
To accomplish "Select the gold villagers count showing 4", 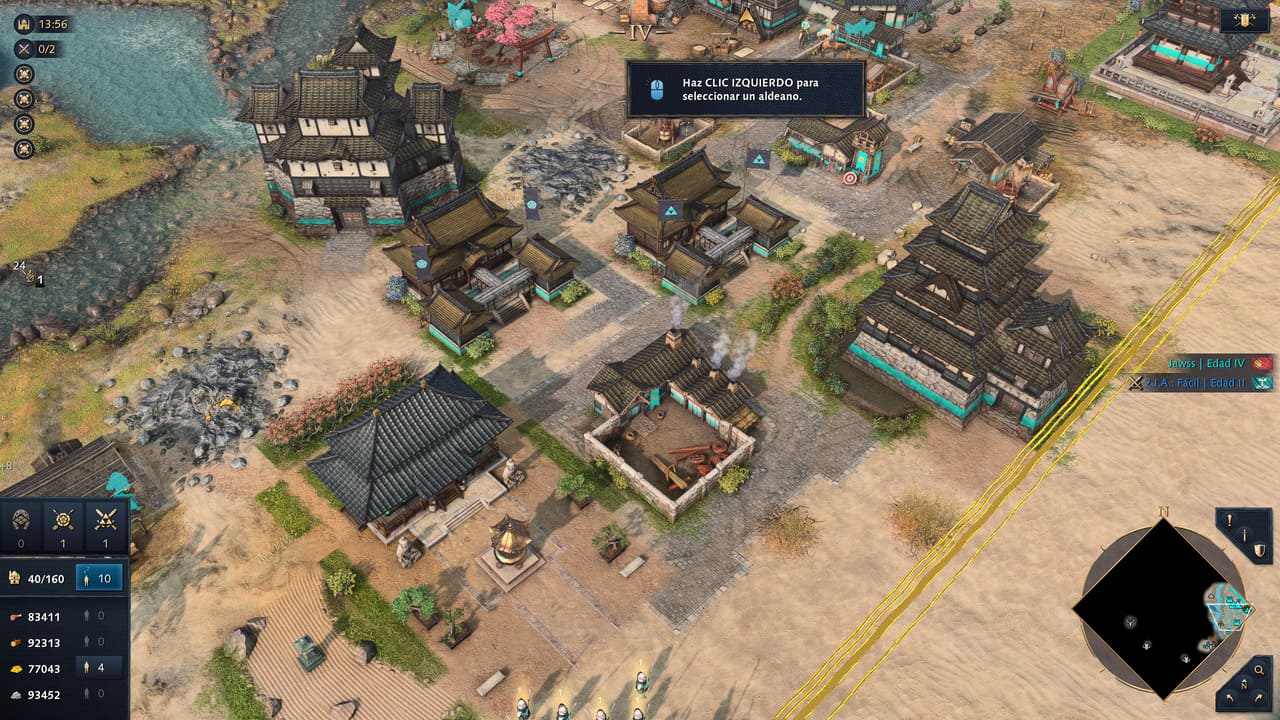I will (x=99, y=668).
